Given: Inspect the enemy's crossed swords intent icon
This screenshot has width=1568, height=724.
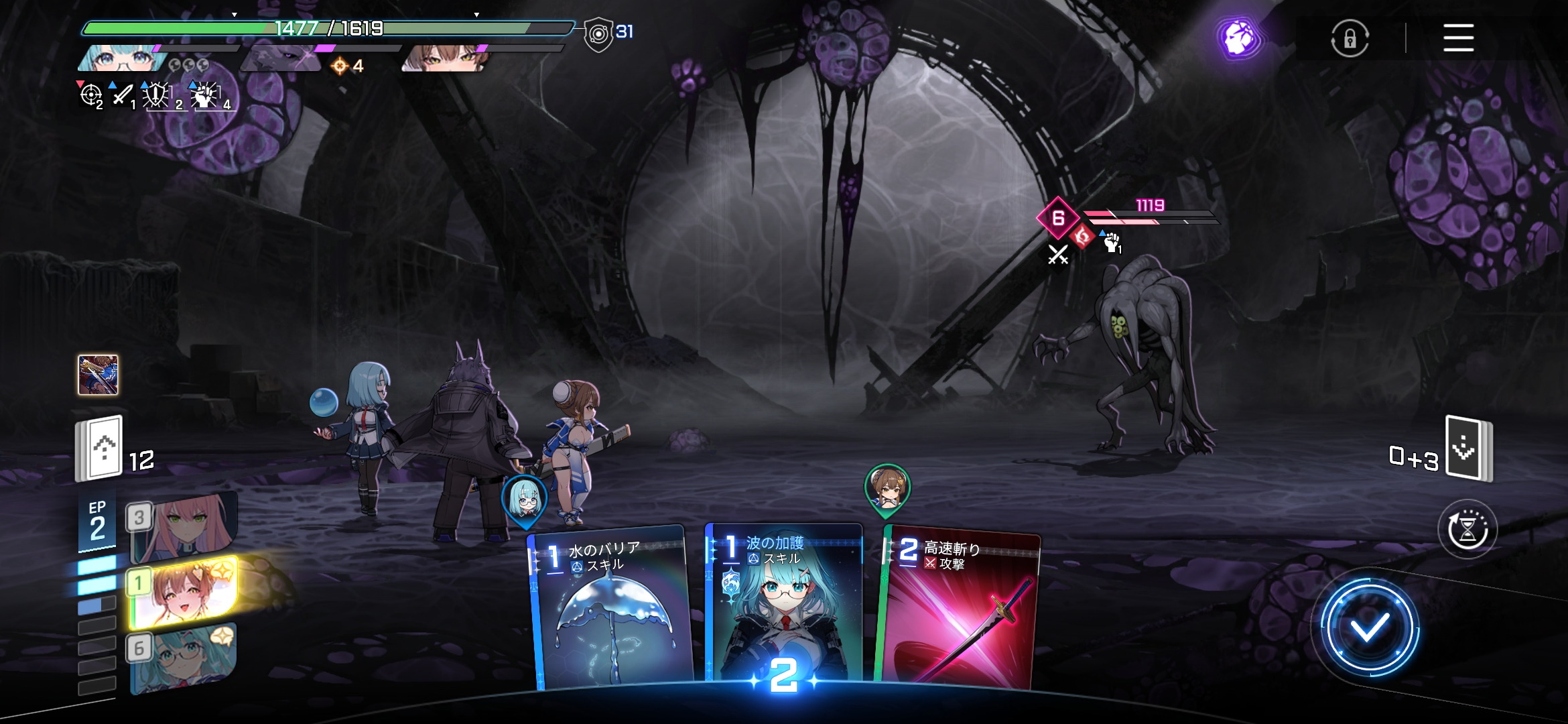Looking at the screenshot, I should coord(1058,255).
